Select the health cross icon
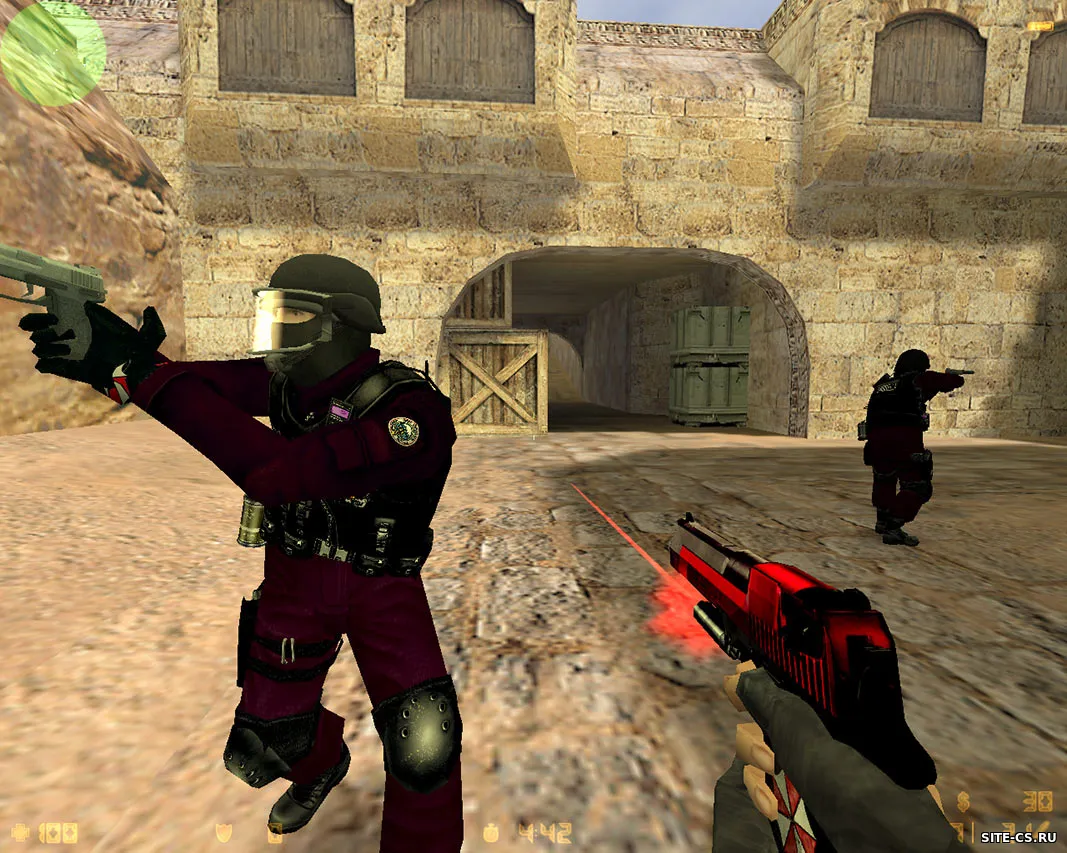This screenshot has height=853, width=1067. 19,831
